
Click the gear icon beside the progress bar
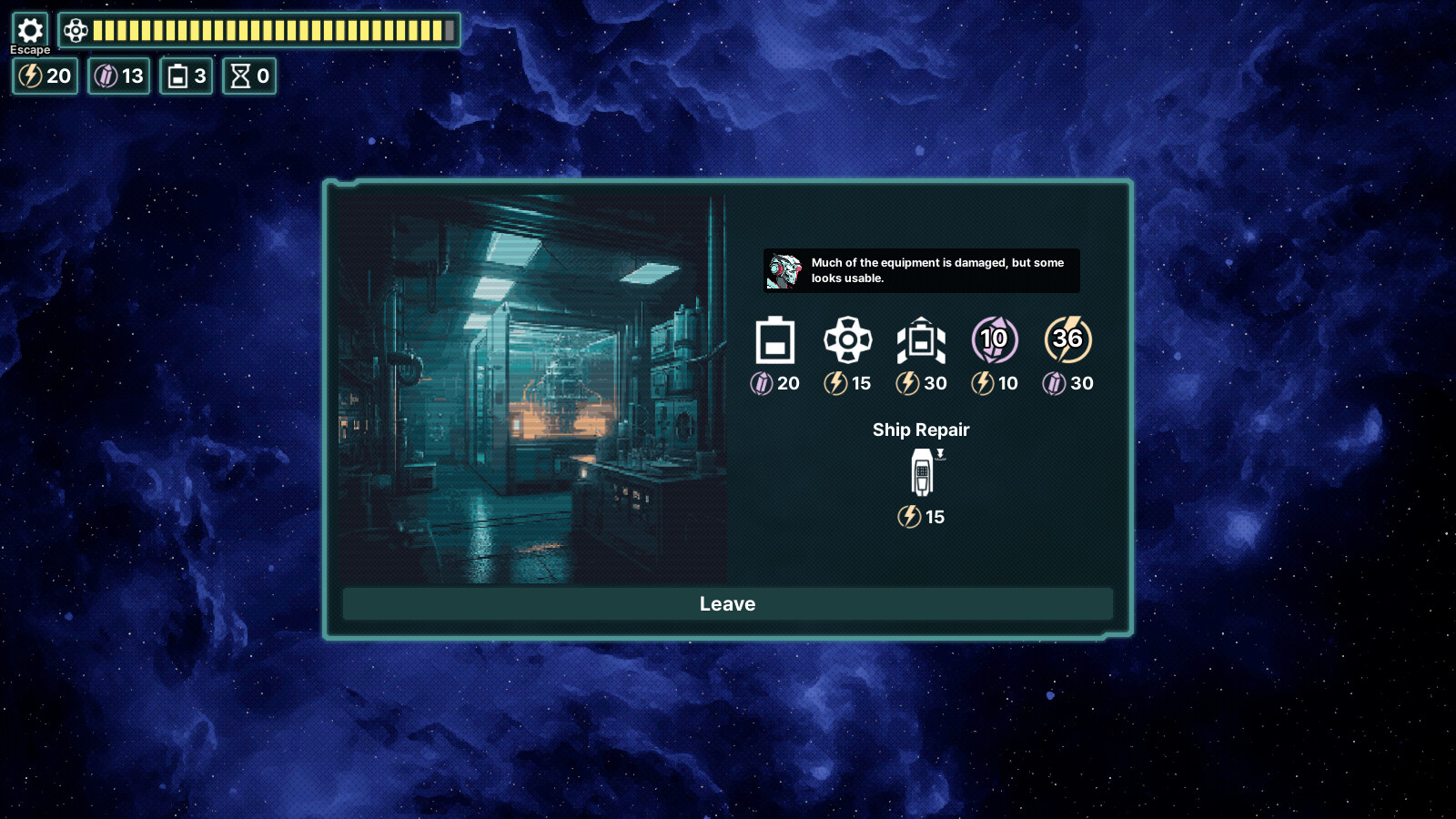coord(76,30)
